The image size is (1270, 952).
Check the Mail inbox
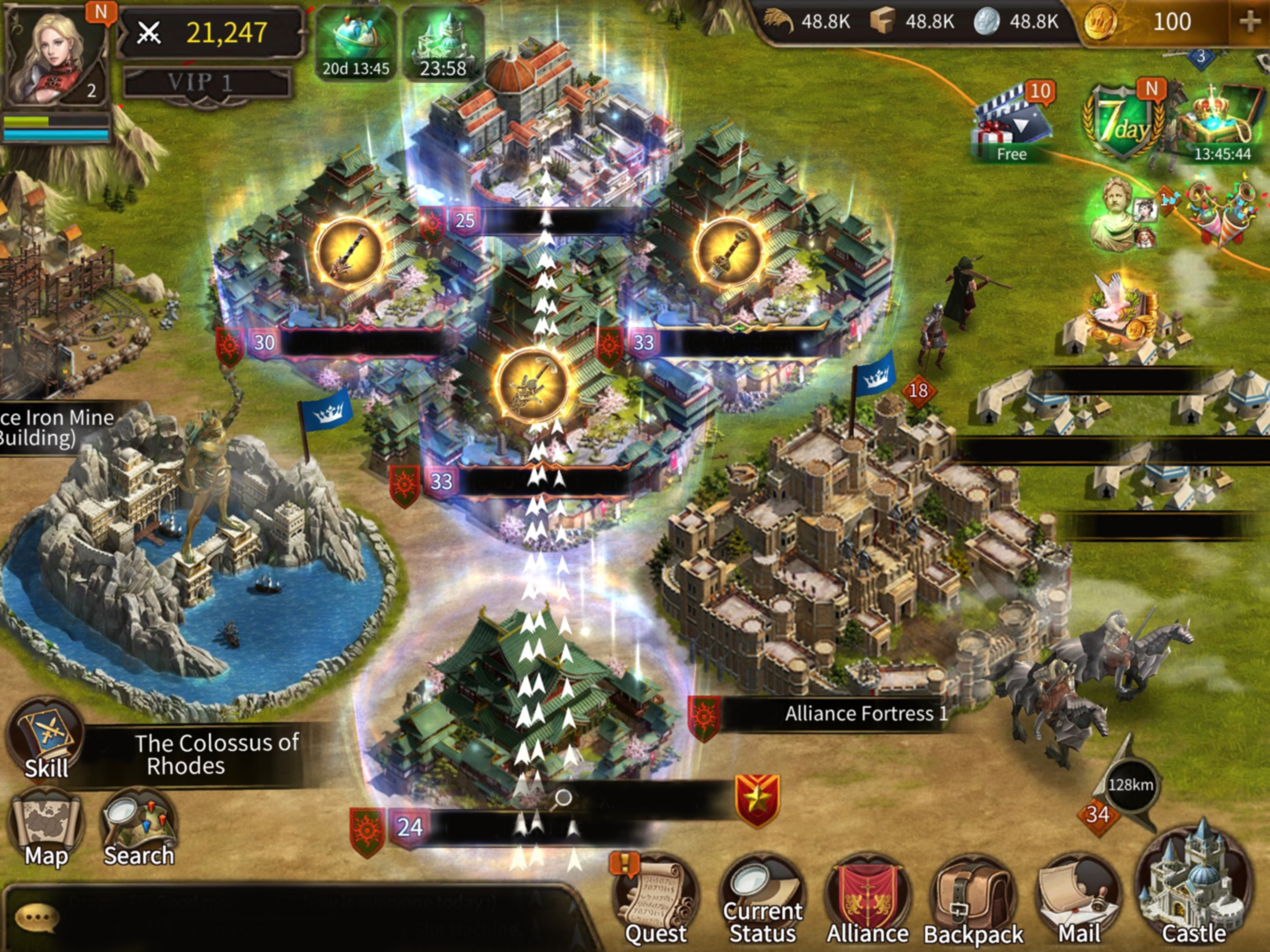(1078, 901)
